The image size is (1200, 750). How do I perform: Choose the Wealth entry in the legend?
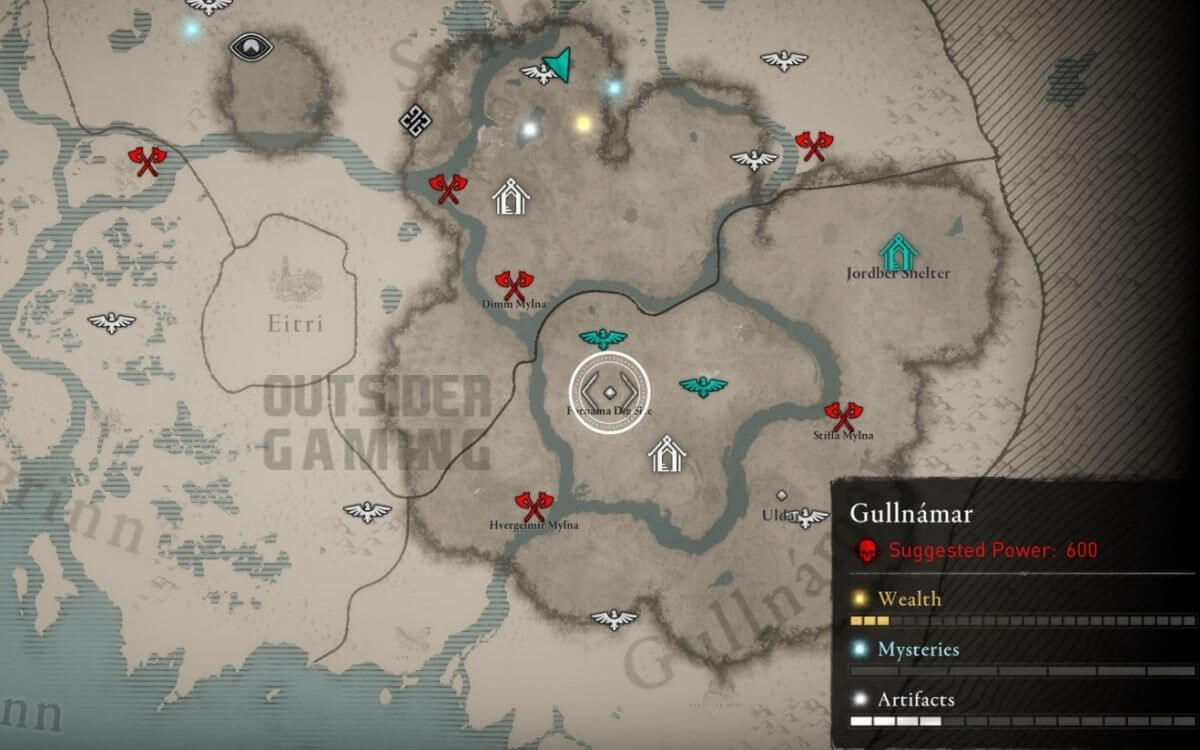click(x=909, y=599)
